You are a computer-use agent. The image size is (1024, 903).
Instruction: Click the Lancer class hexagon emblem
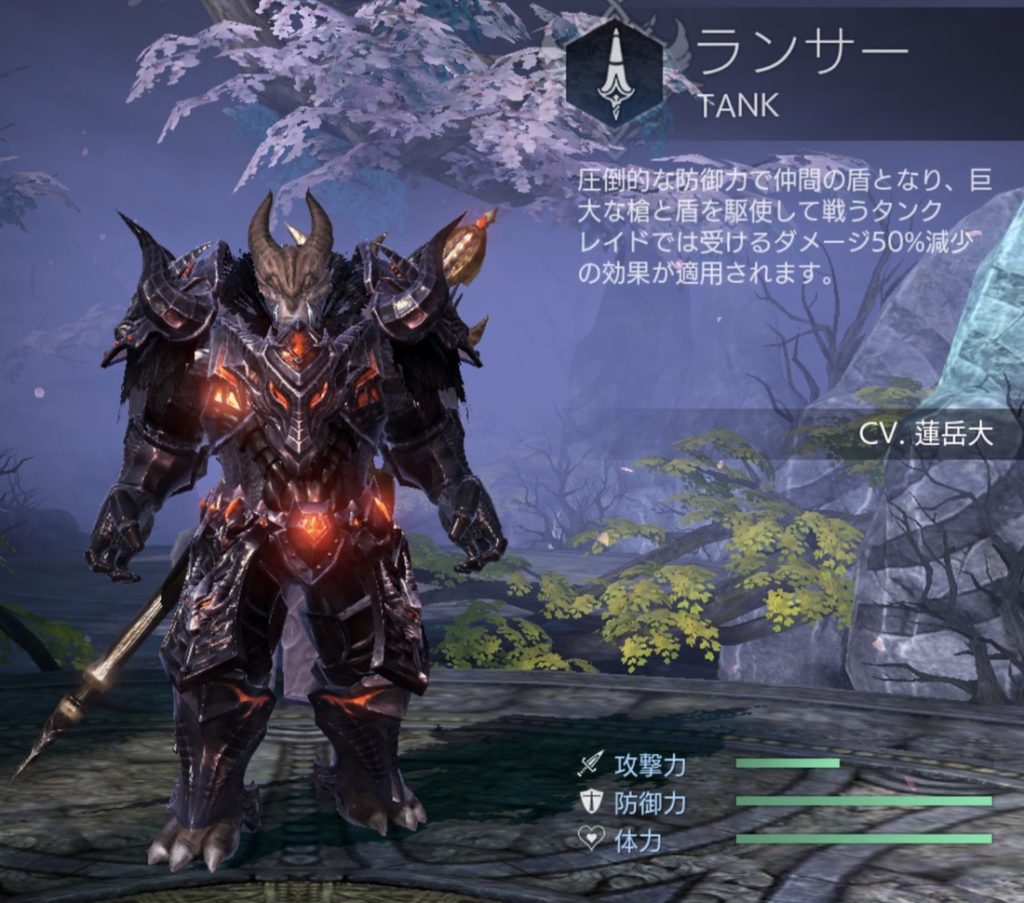pos(614,72)
